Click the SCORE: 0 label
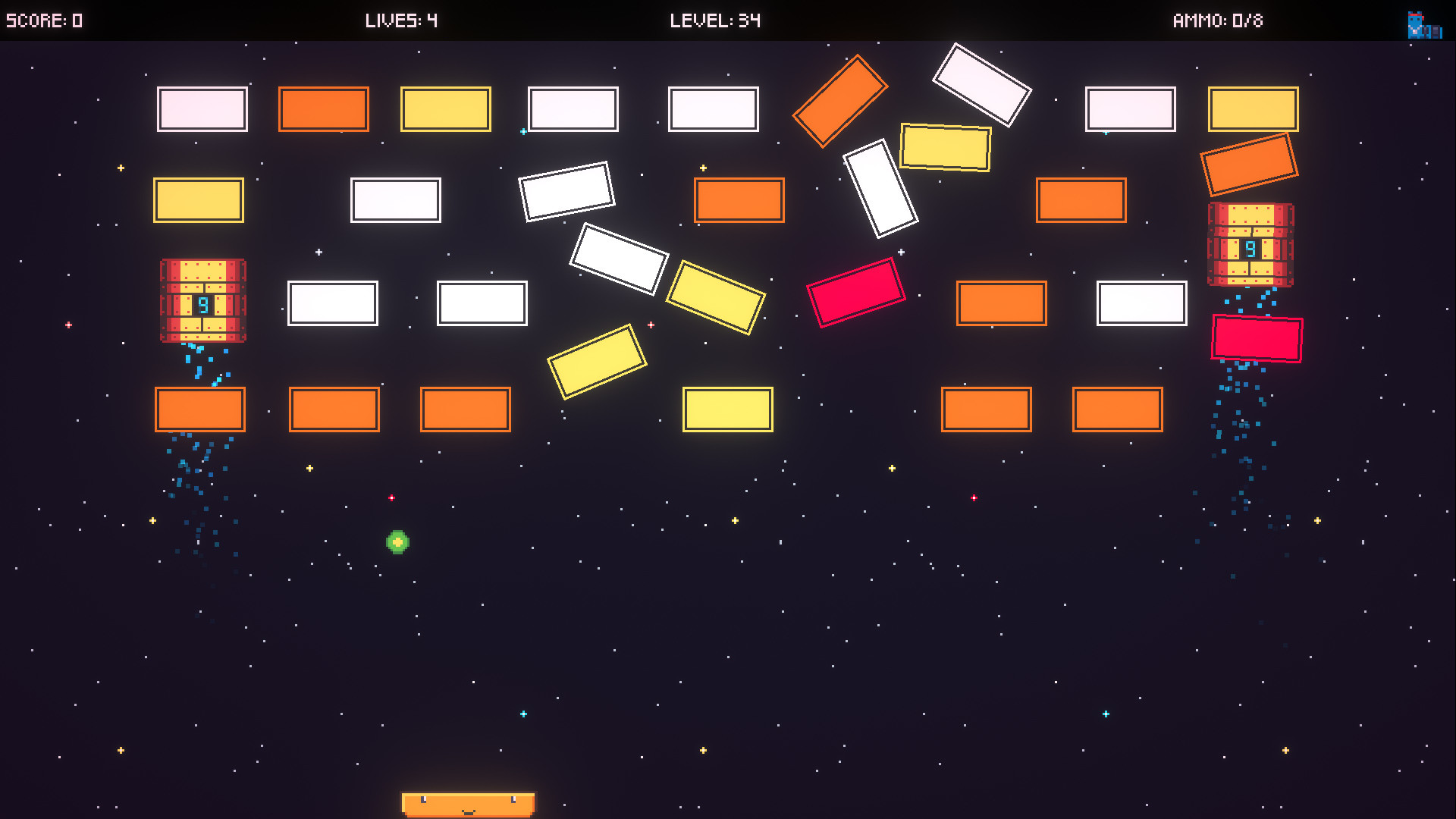The width and height of the screenshot is (1456, 819). (45, 21)
